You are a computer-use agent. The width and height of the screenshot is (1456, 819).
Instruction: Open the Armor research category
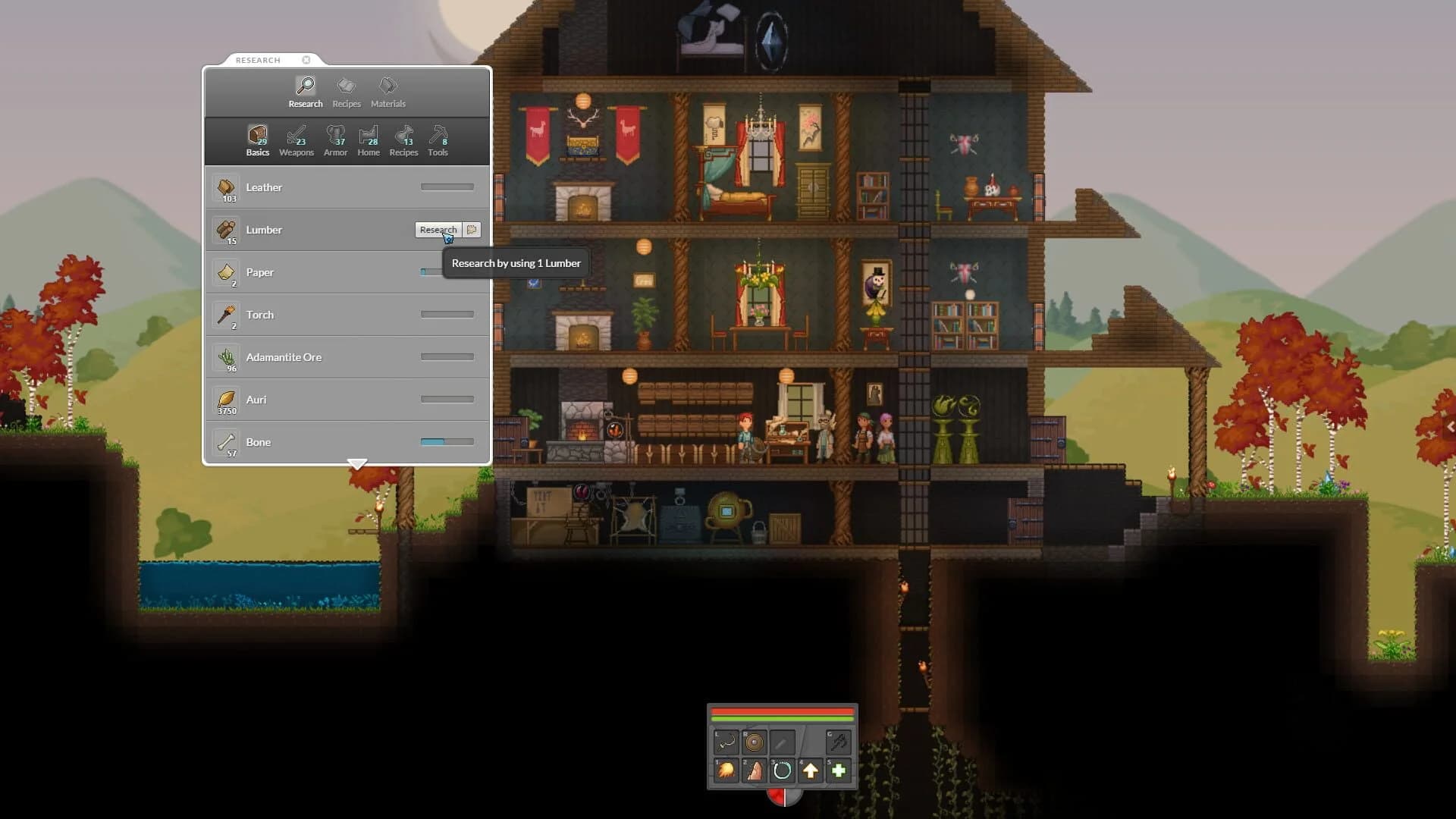[x=335, y=138]
